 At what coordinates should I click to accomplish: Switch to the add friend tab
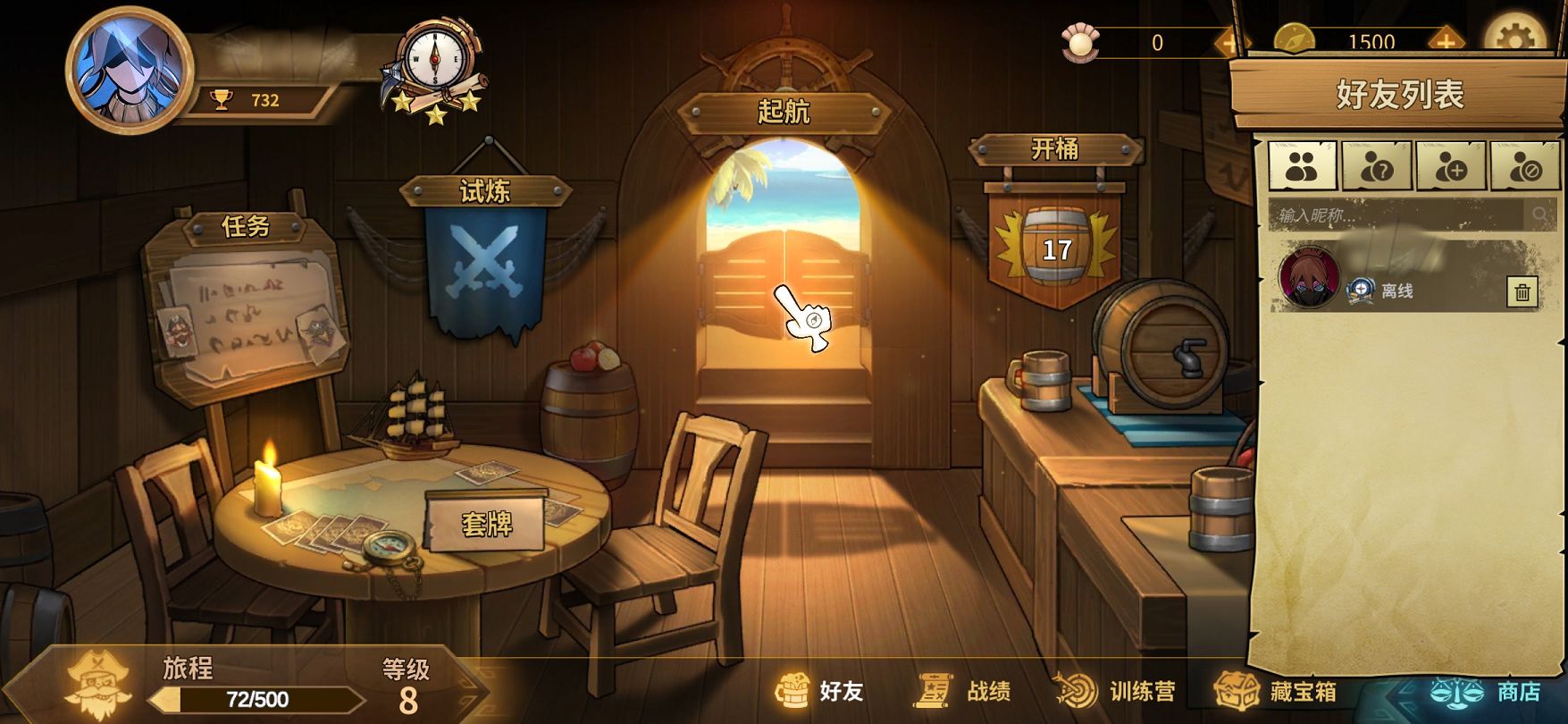pyautogui.click(x=1451, y=166)
